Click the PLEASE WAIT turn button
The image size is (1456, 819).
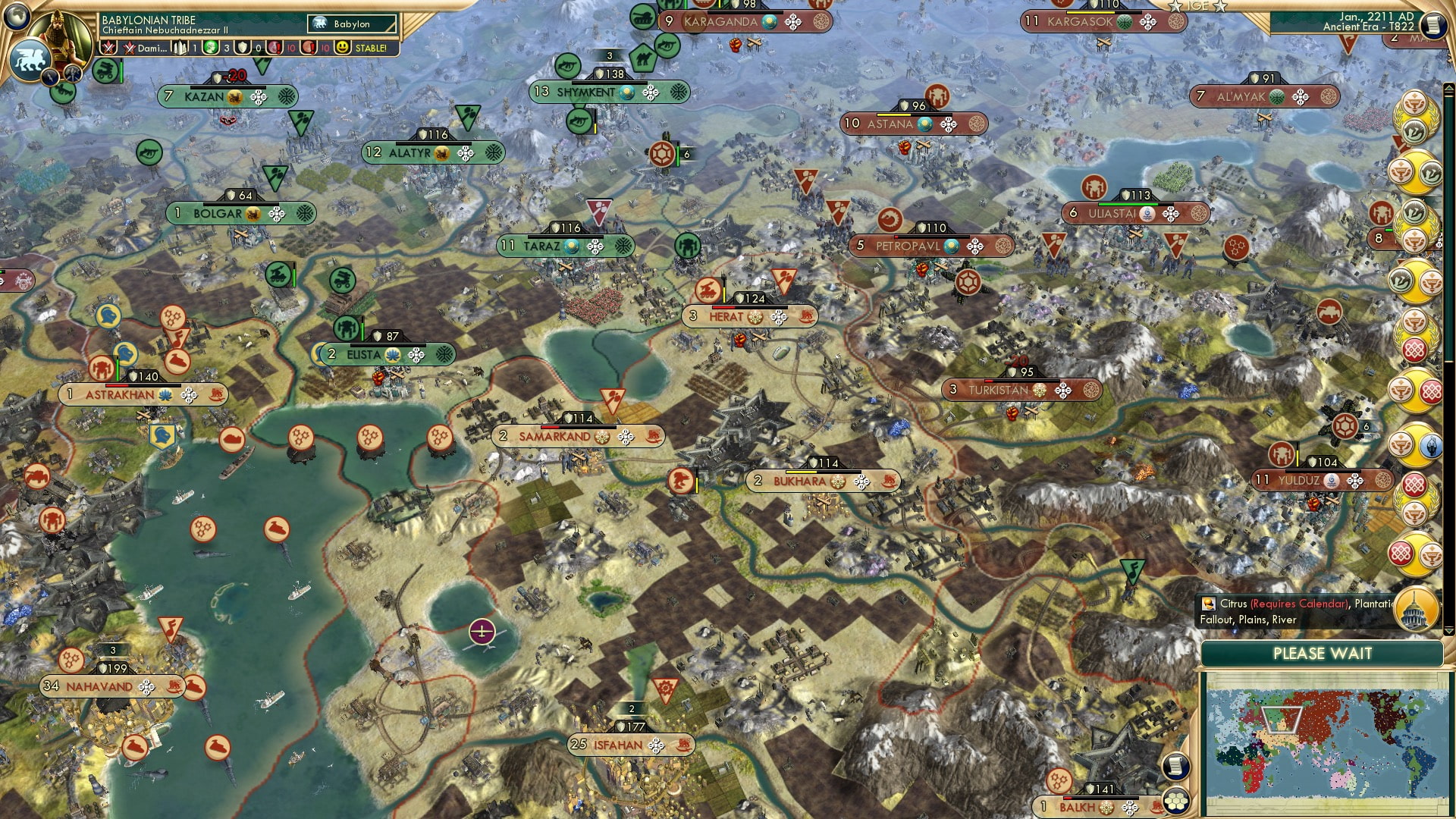click(1322, 654)
